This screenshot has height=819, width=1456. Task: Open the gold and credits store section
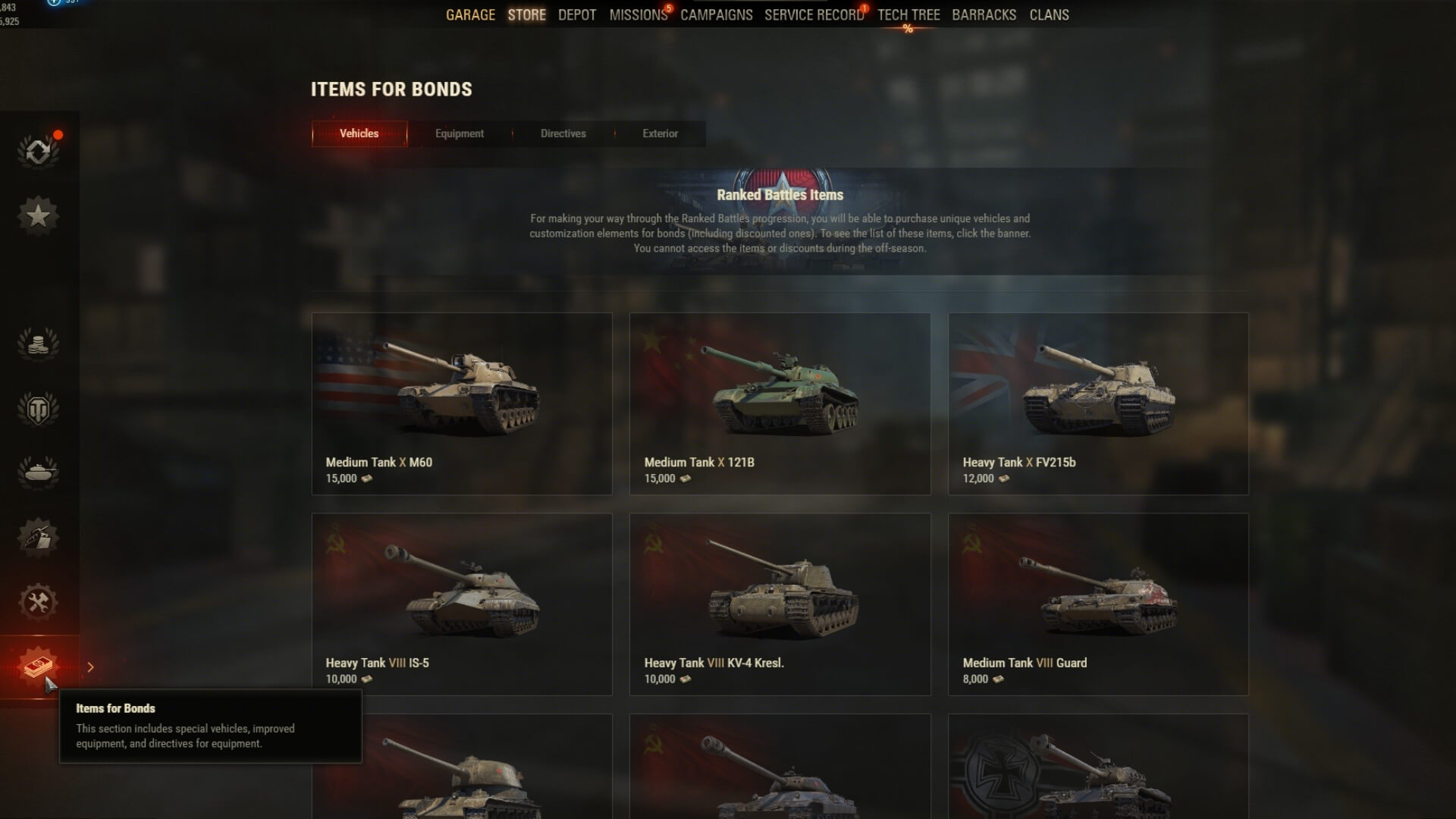[39, 343]
